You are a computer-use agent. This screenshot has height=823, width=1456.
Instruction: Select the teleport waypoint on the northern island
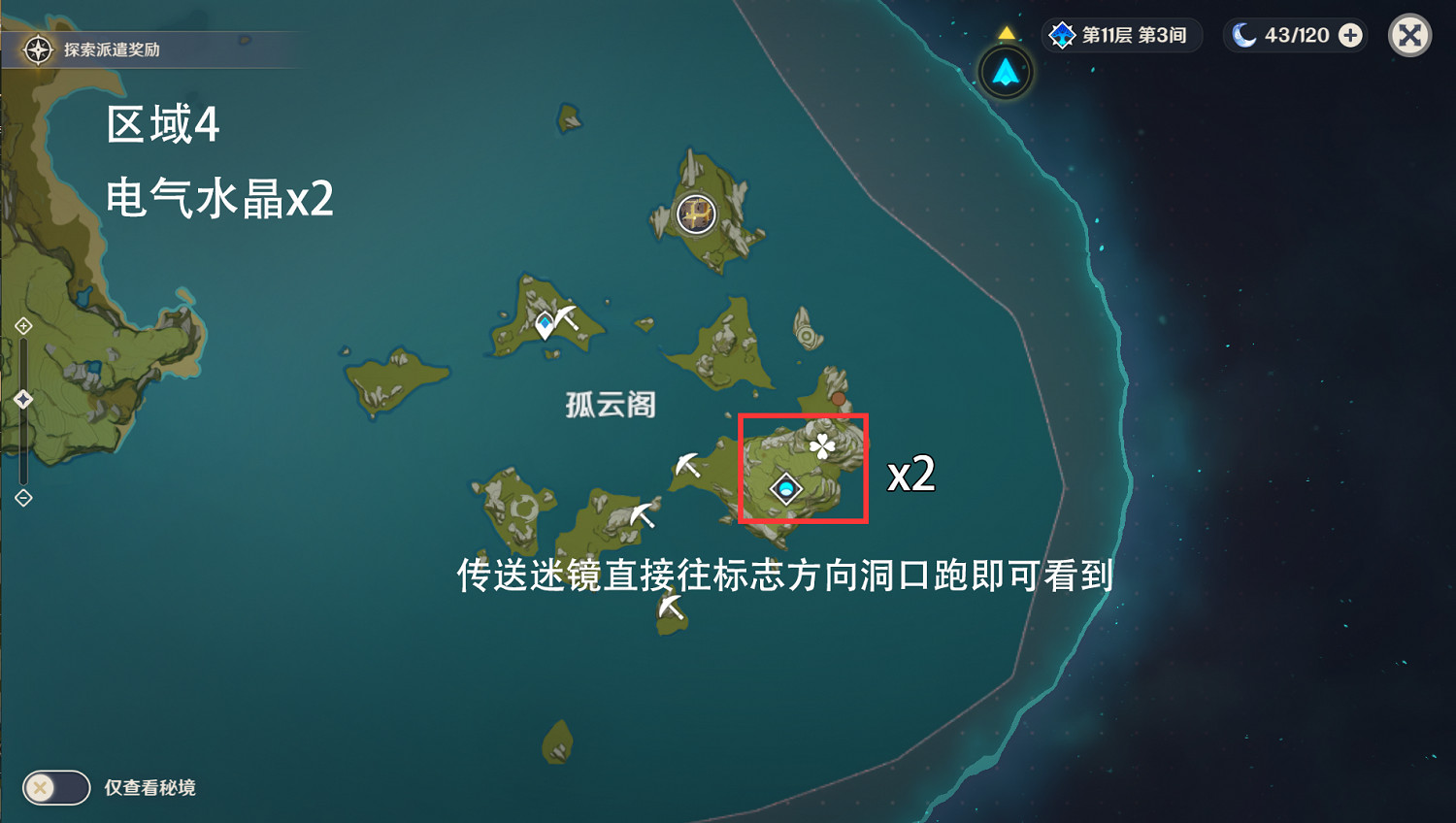point(546,324)
